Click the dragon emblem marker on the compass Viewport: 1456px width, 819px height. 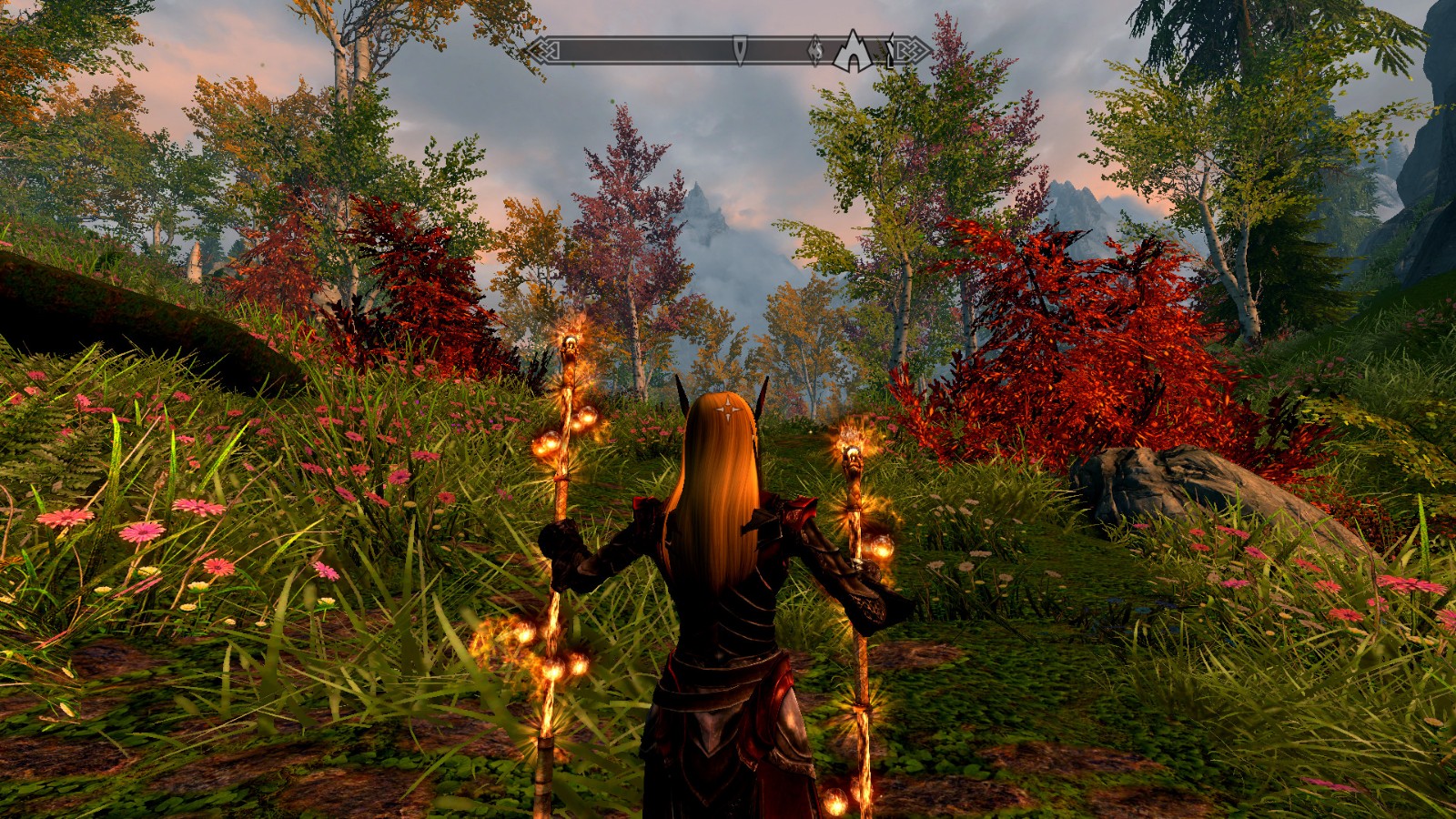[815, 51]
